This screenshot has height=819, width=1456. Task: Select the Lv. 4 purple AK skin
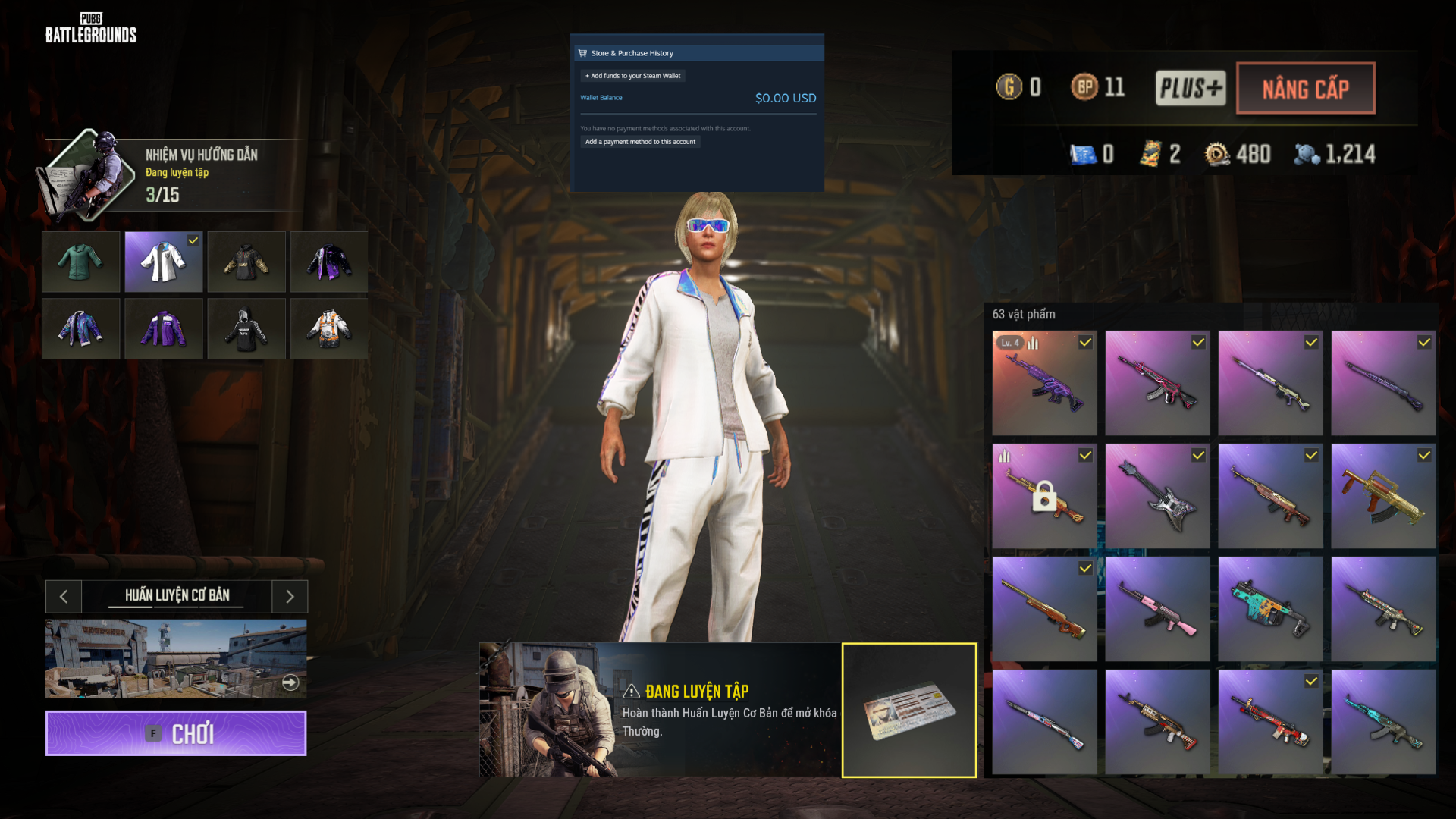(x=1044, y=383)
